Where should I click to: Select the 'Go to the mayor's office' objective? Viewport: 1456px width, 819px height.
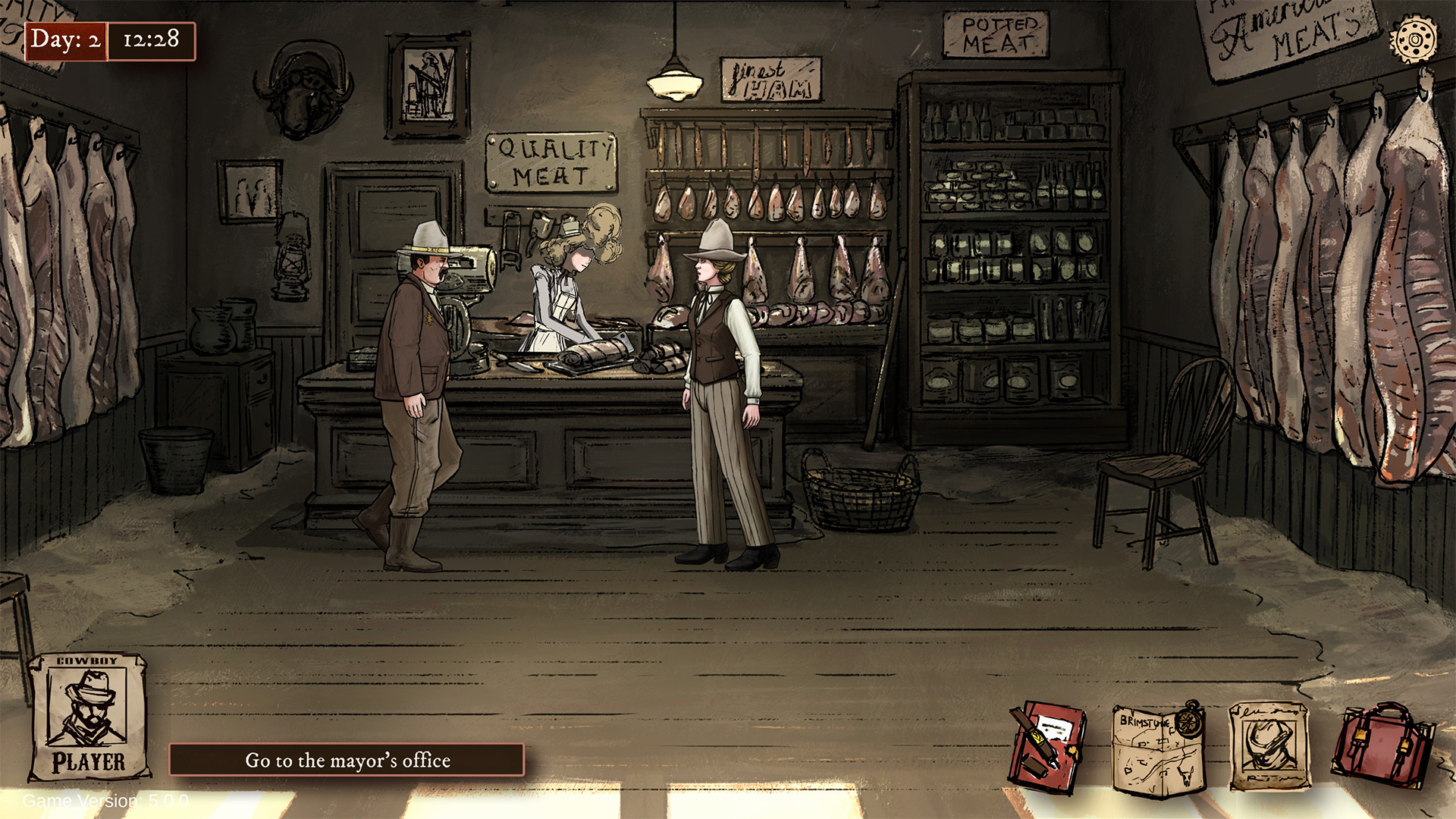(347, 761)
